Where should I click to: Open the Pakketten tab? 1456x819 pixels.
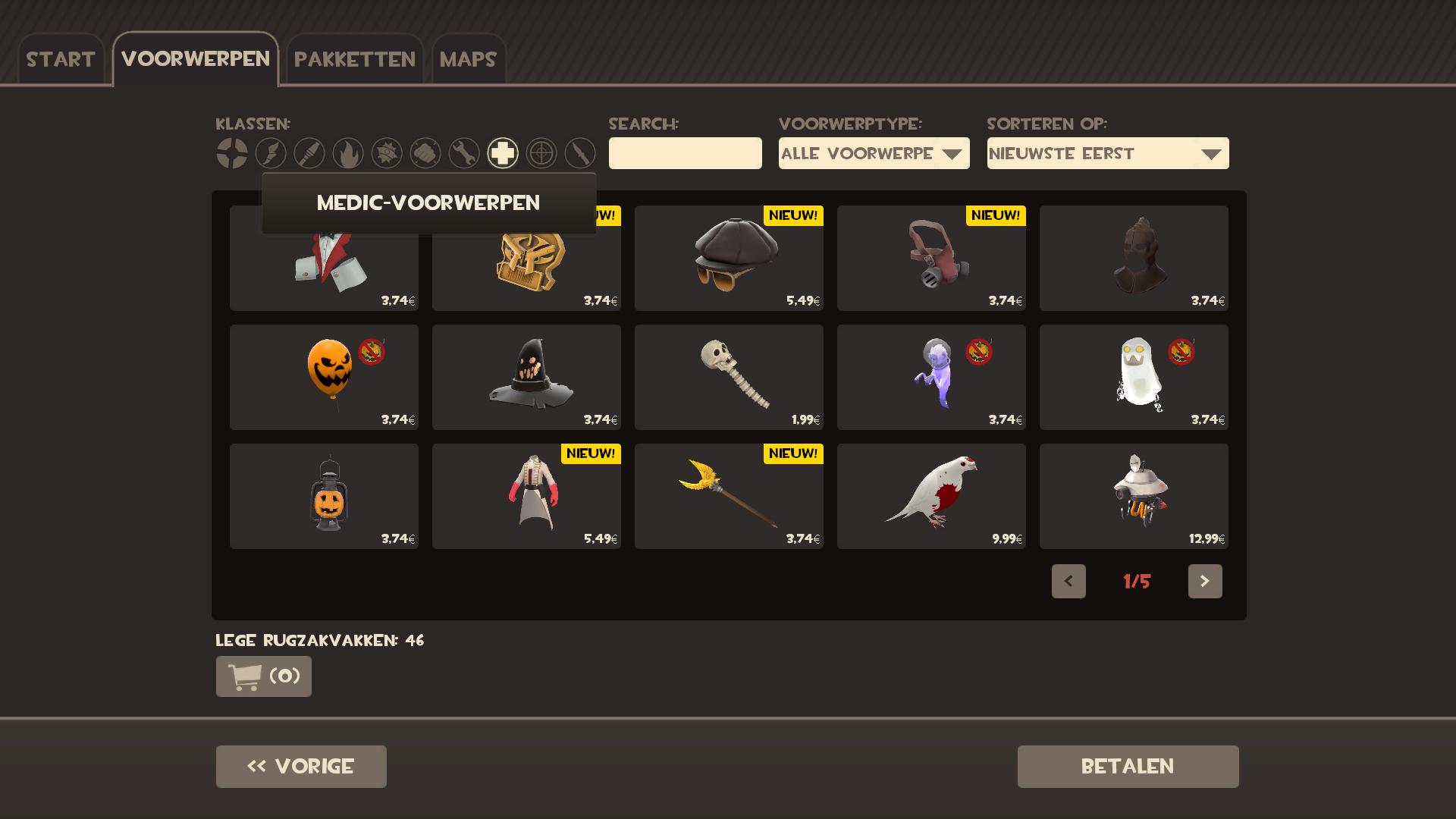[354, 59]
